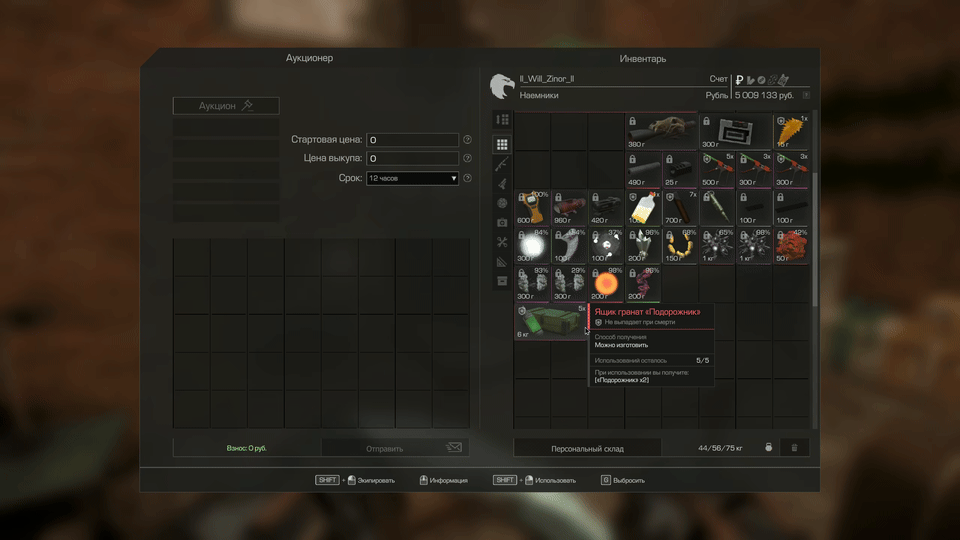Click the Стартовая цена input field
This screenshot has width=960, height=540.
pos(413,140)
